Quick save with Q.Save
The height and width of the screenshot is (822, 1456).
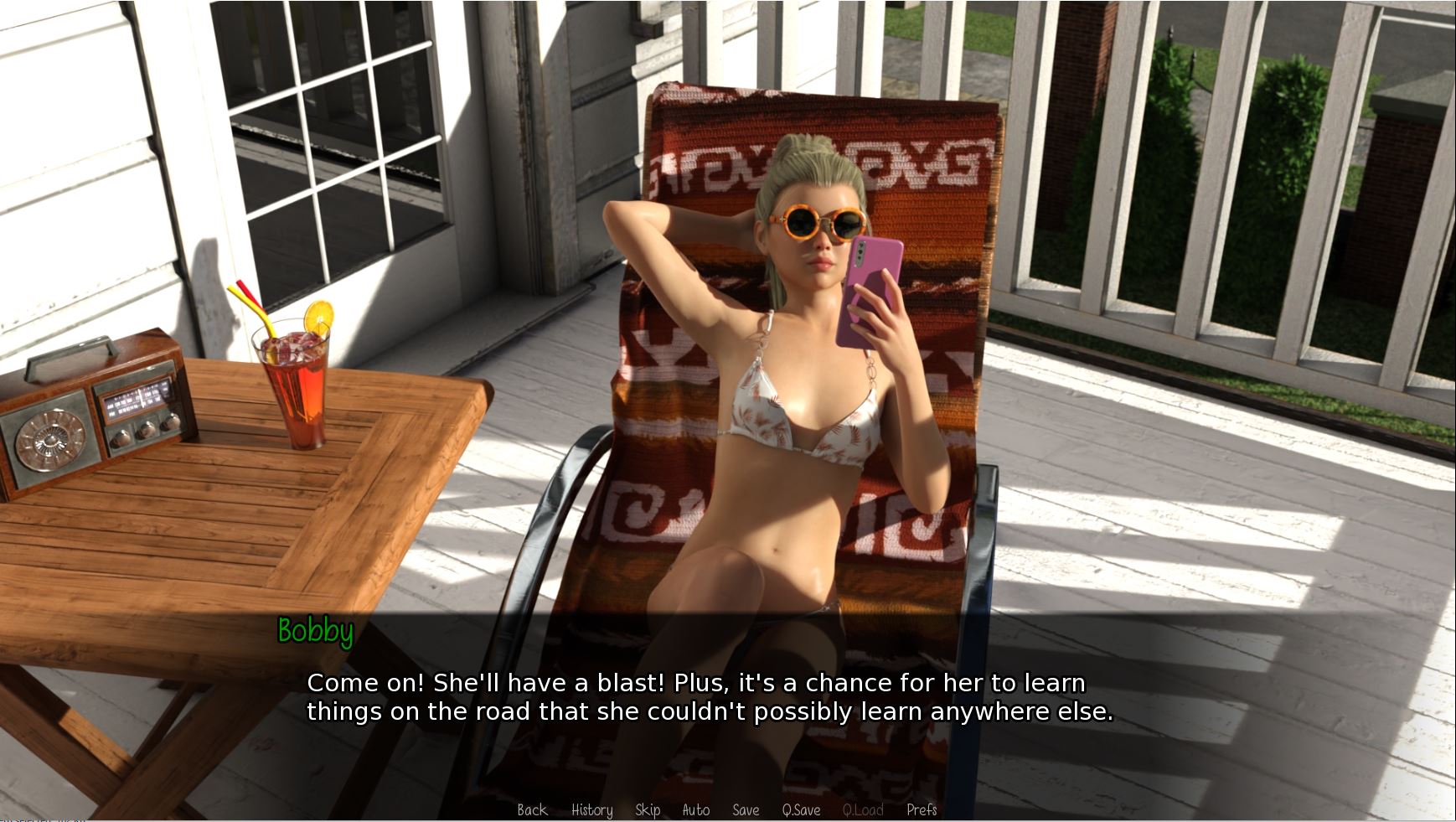click(x=801, y=809)
